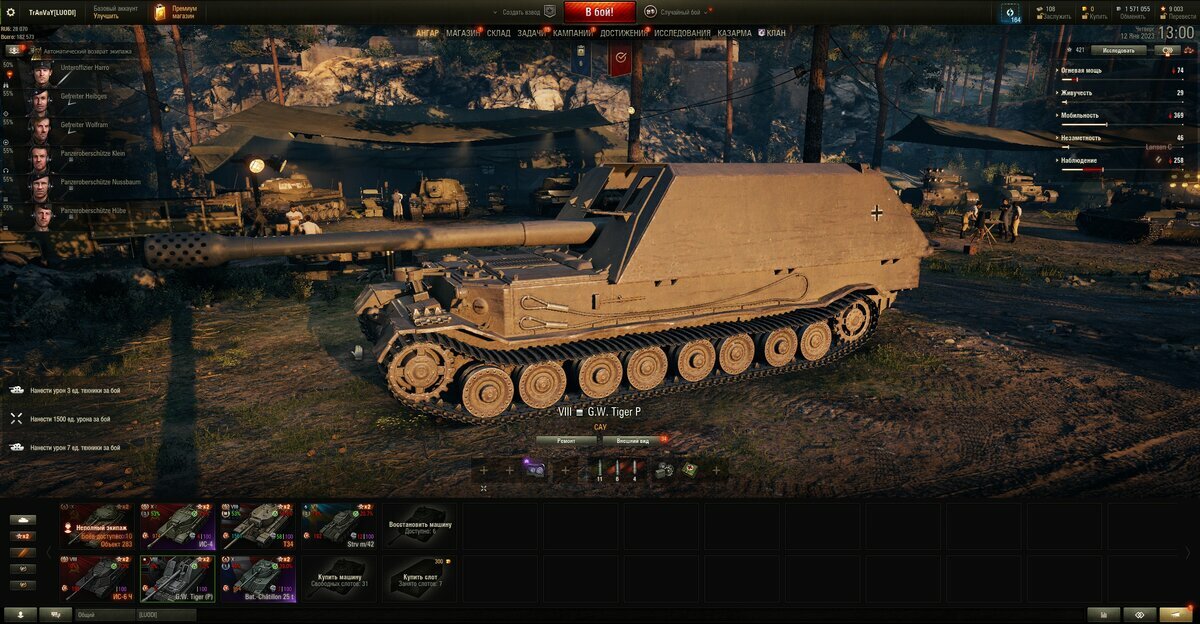
Task: Select the Bat.-Châtillon 25 t tank
Action: click(258, 580)
